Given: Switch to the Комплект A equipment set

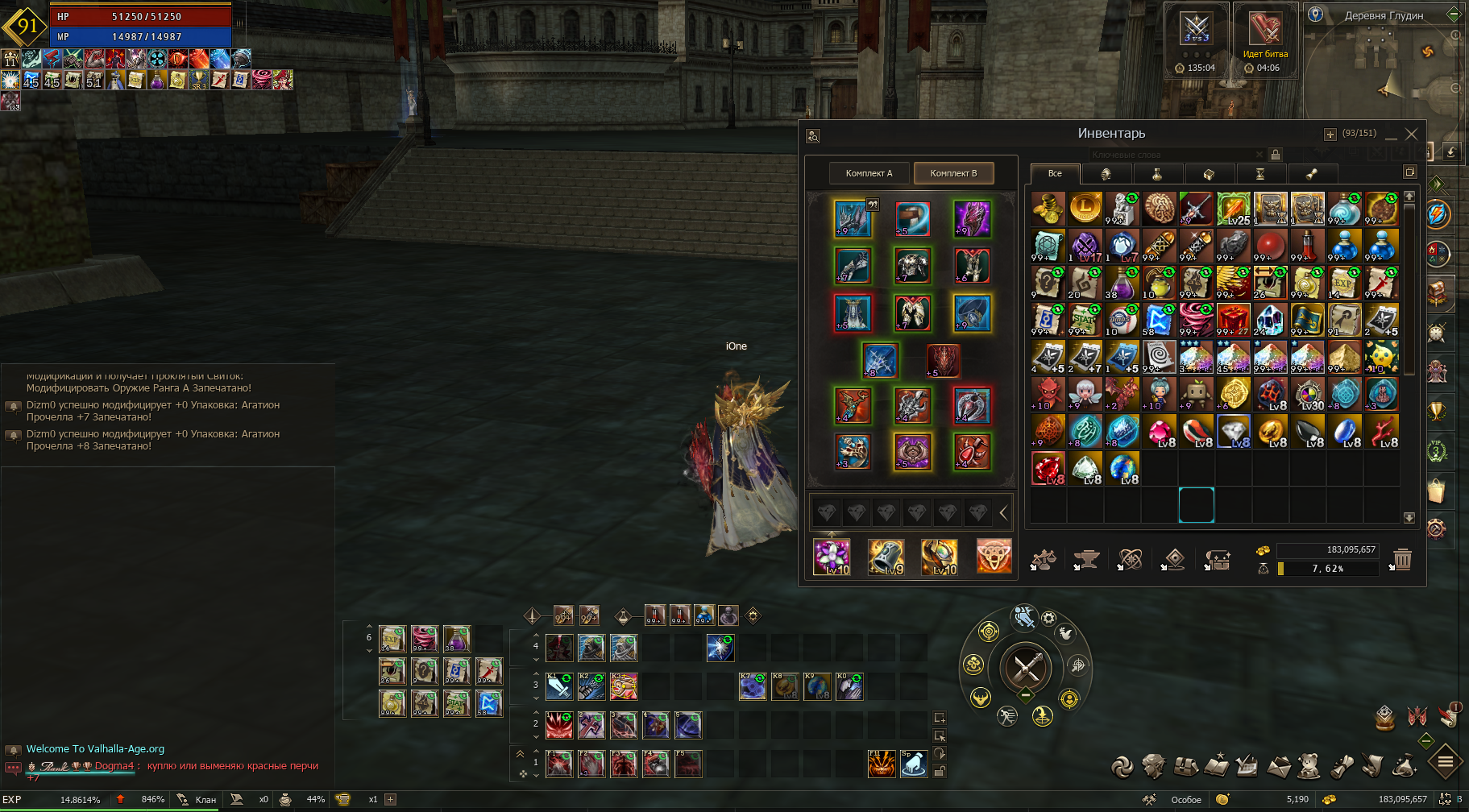Looking at the screenshot, I should pos(869,173).
